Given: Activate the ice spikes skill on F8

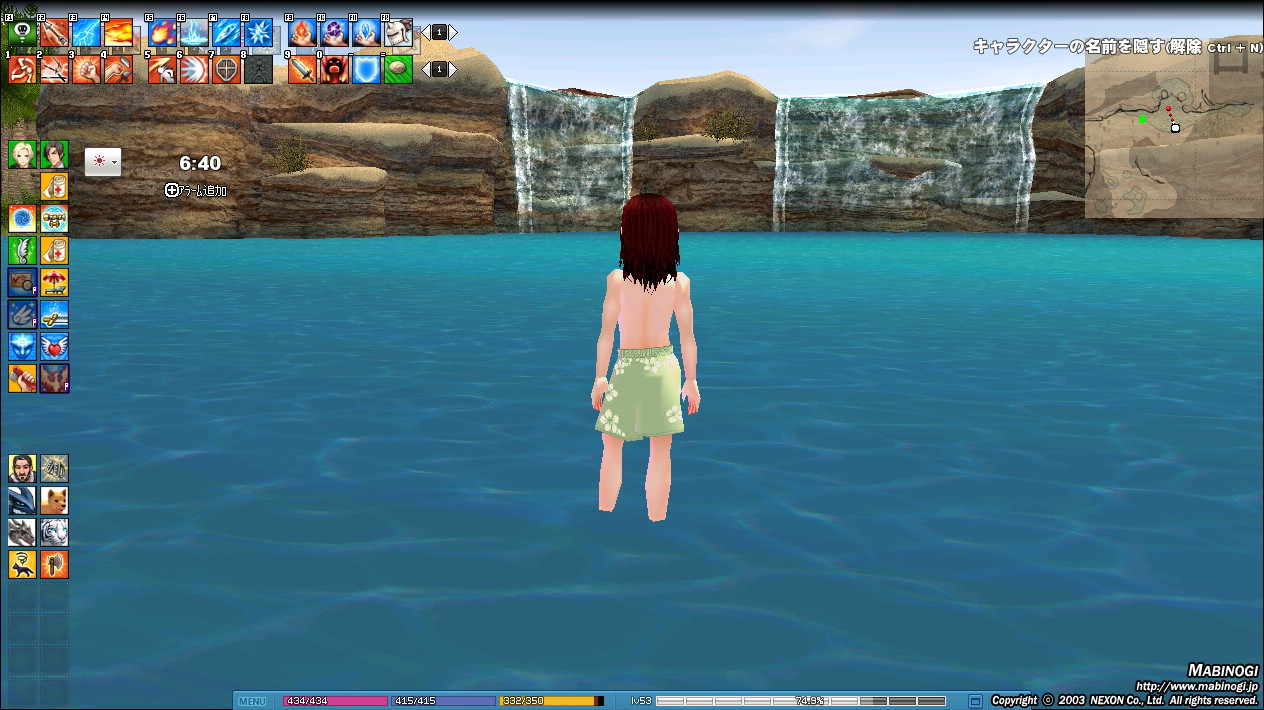Looking at the screenshot, I should pos(258,33).
